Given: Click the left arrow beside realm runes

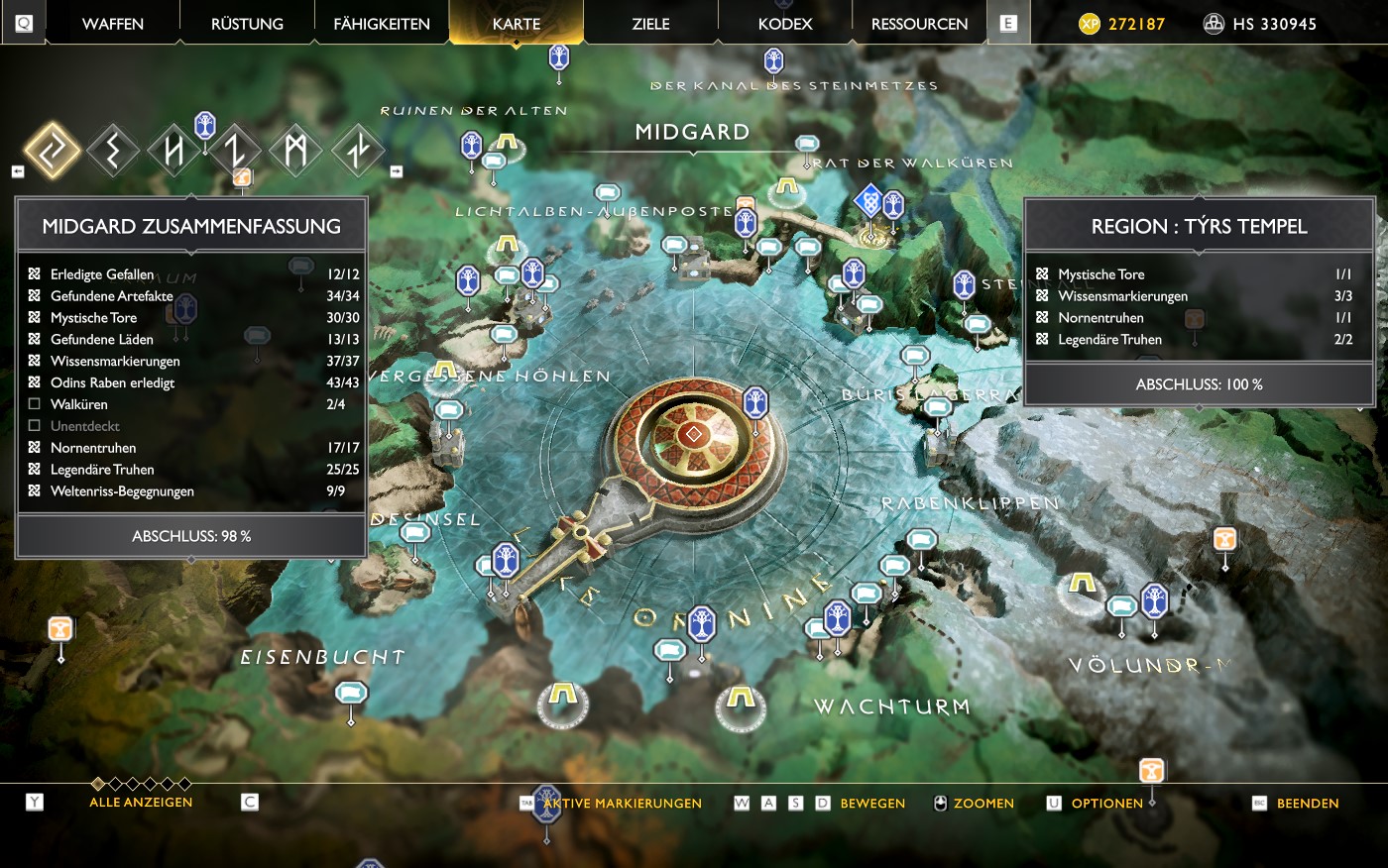Looking at the screenshot, I should click(18, 171).
